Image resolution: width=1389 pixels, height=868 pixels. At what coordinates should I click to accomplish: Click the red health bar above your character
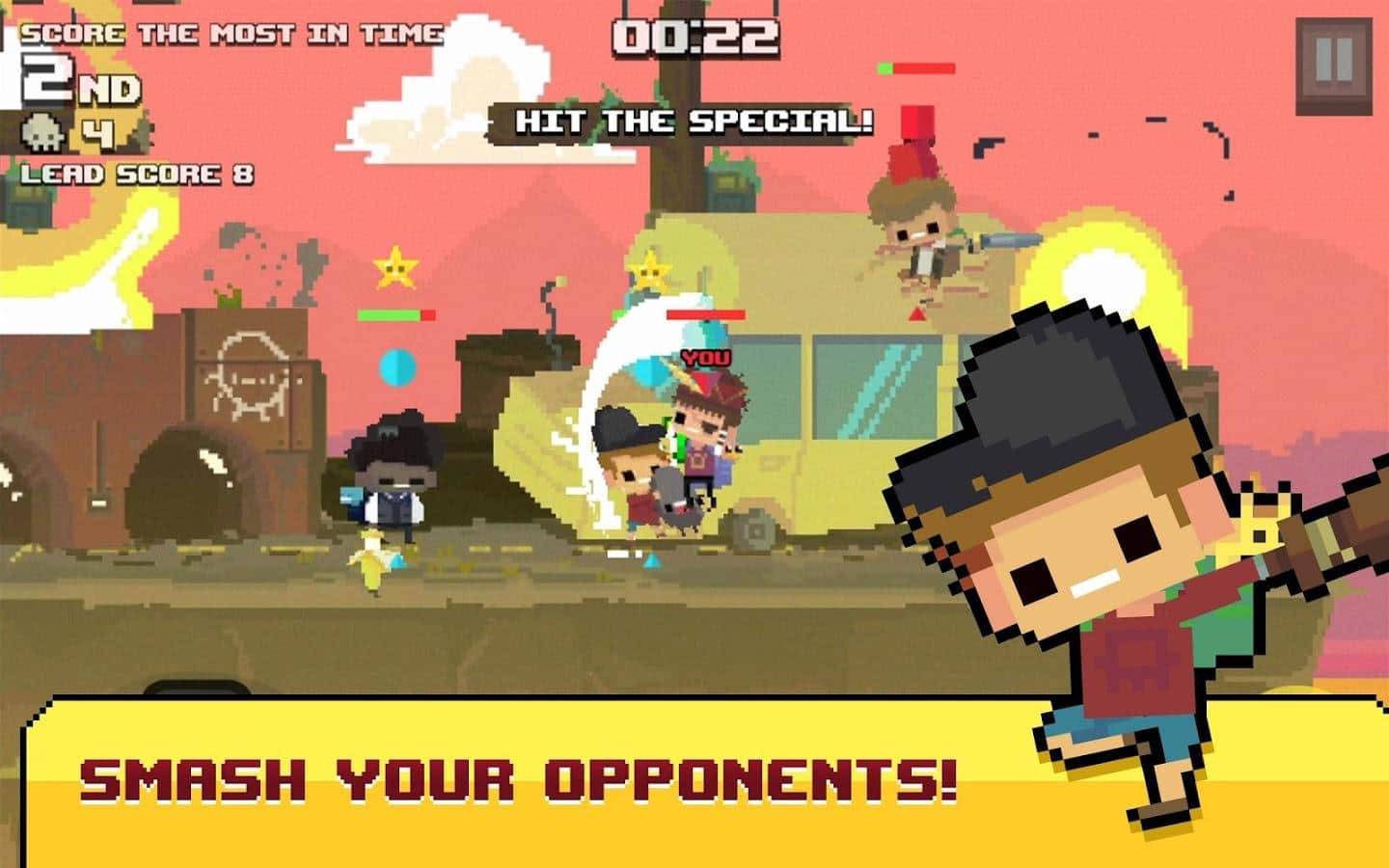tap(705, 315)
